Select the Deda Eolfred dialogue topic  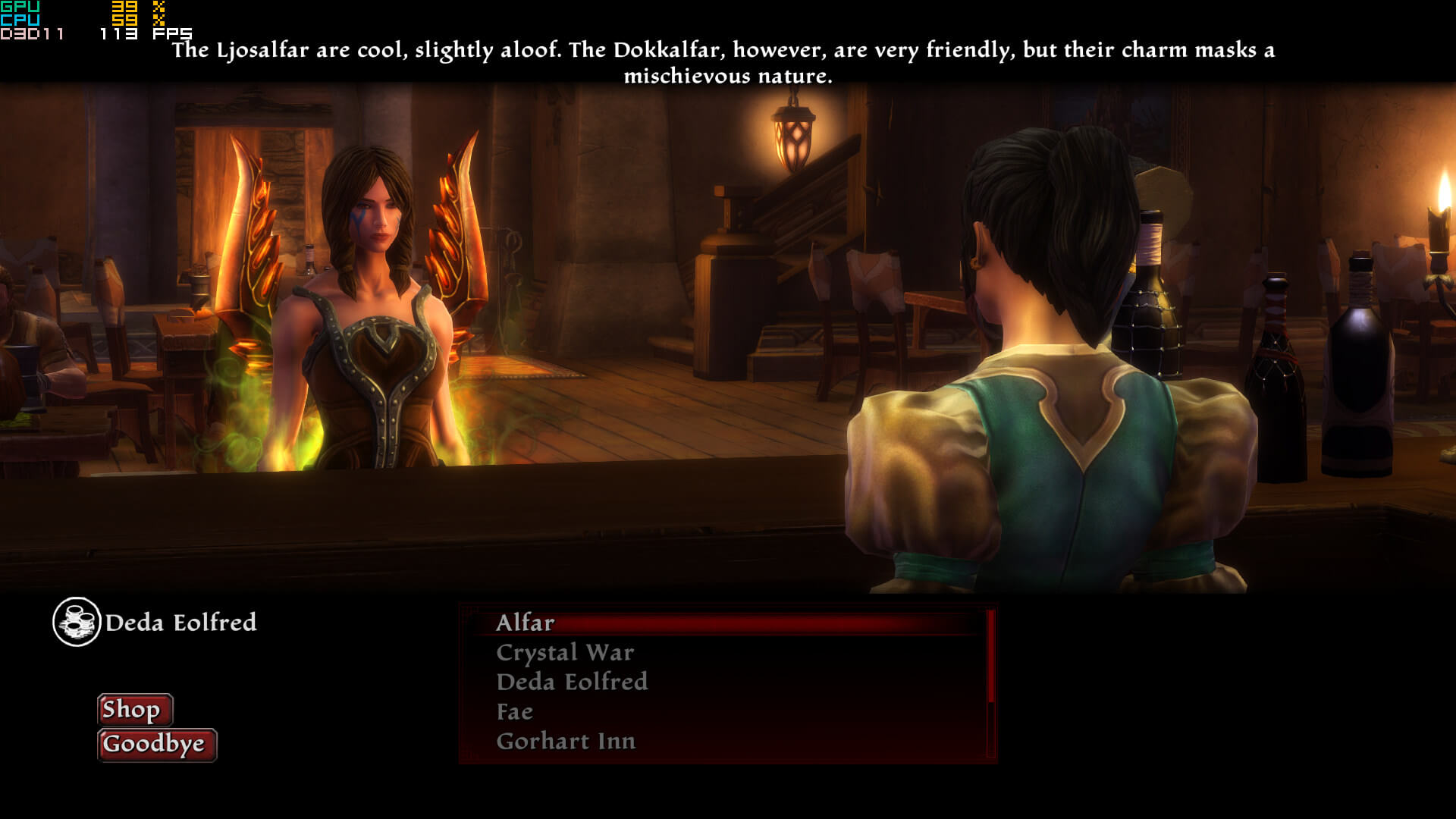[572, 682]
